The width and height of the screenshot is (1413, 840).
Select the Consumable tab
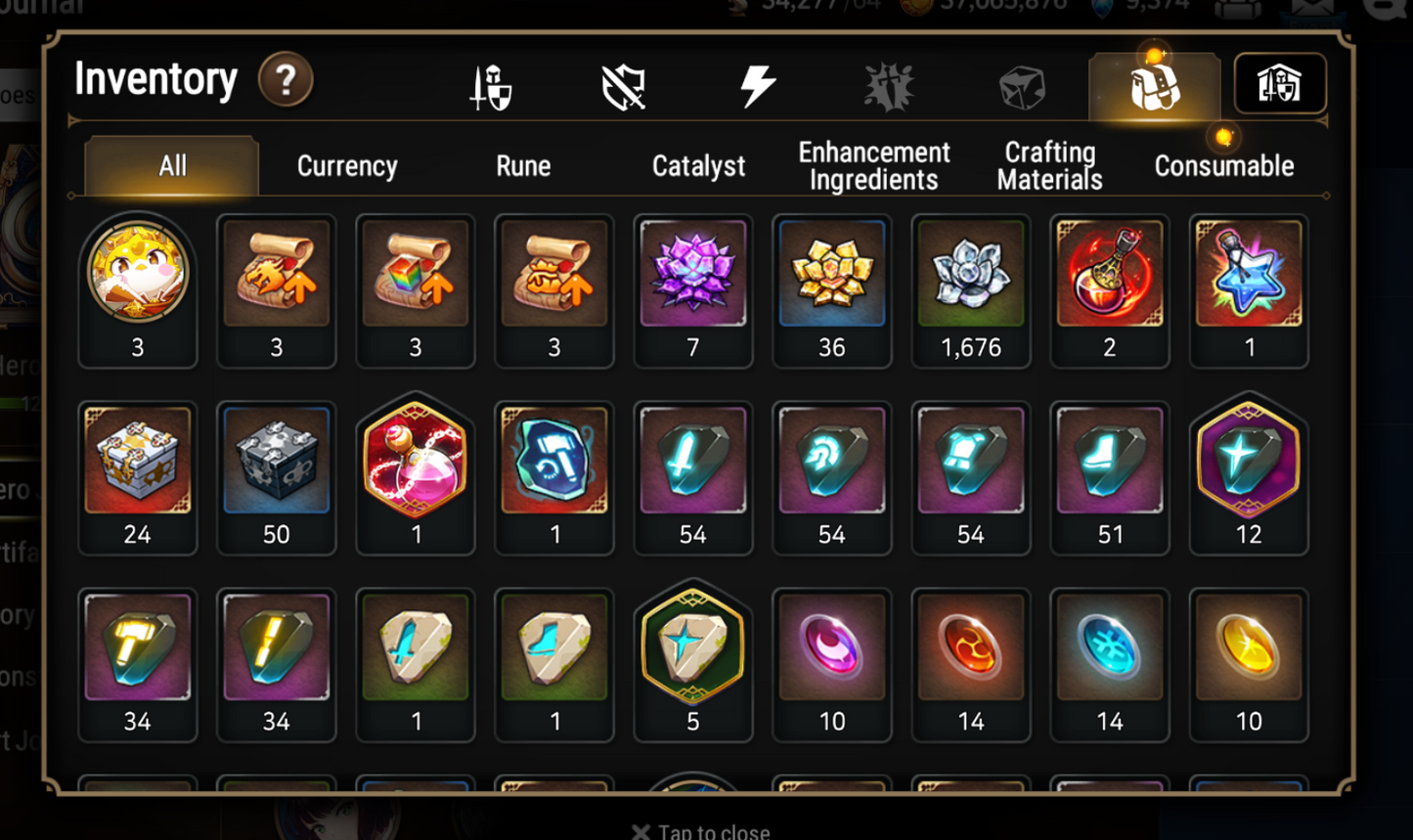pyautogui.click(x=1225, y=166)
